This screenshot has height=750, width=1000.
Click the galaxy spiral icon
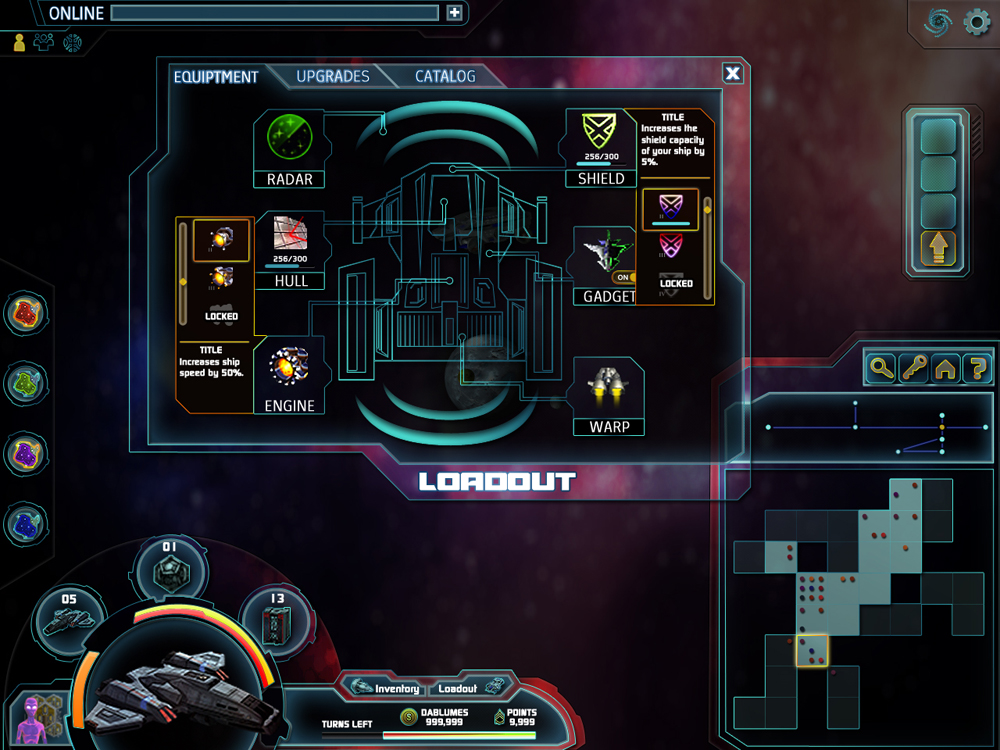[x=938, y=23]
